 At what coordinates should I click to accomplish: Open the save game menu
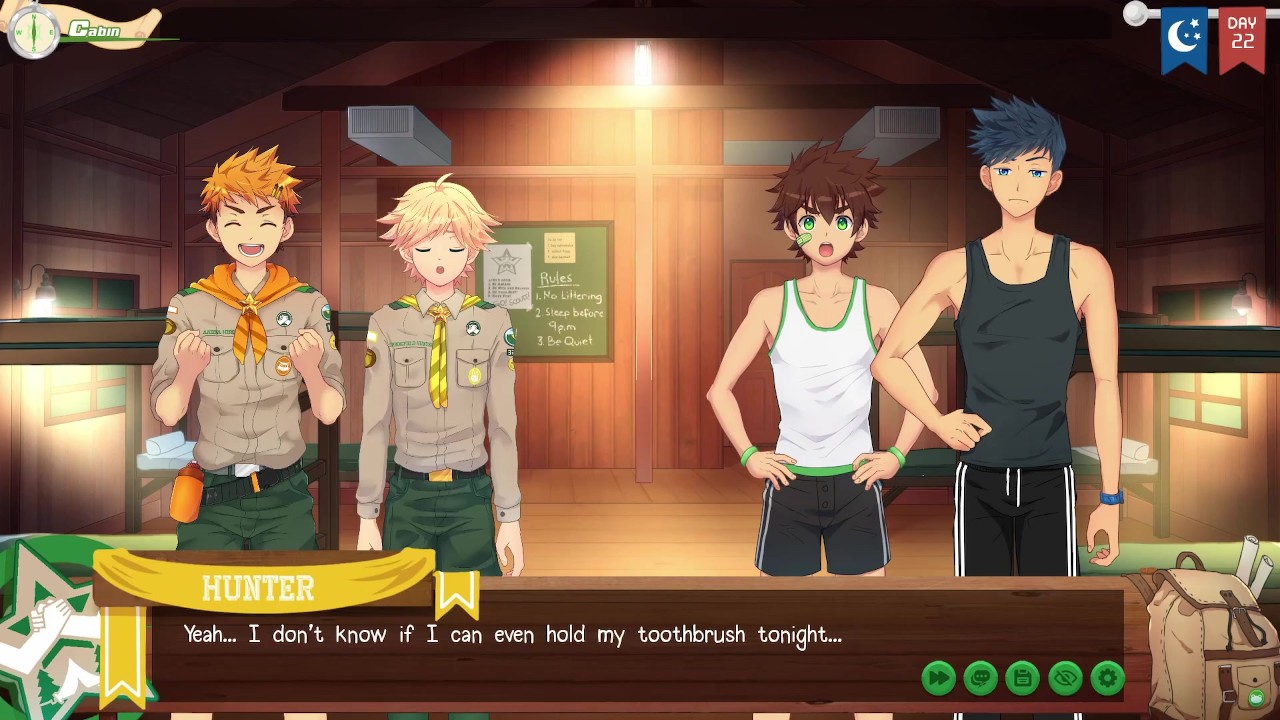click(x=1022, y=678)
